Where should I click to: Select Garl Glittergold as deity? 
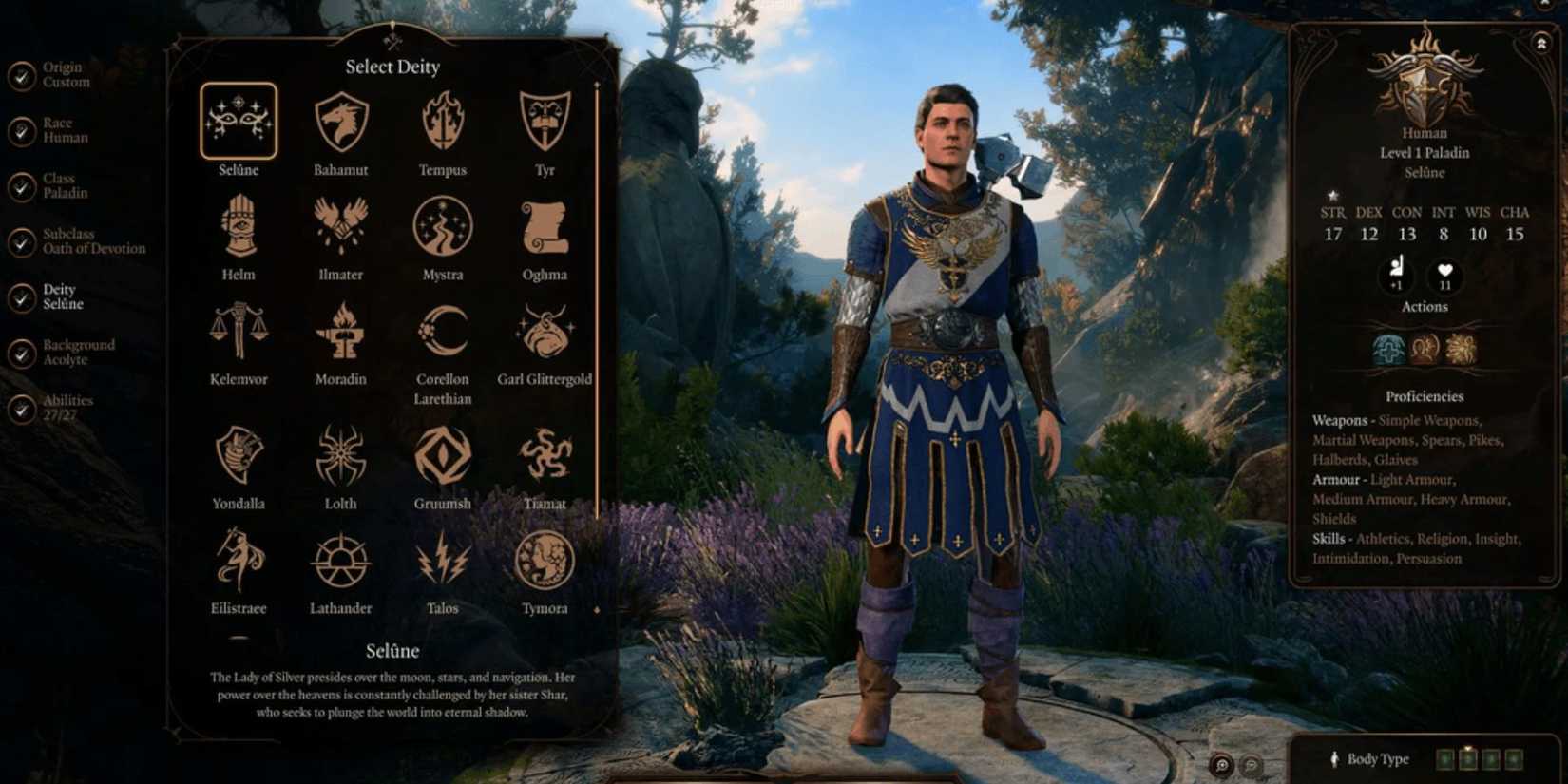pos(544,333)
